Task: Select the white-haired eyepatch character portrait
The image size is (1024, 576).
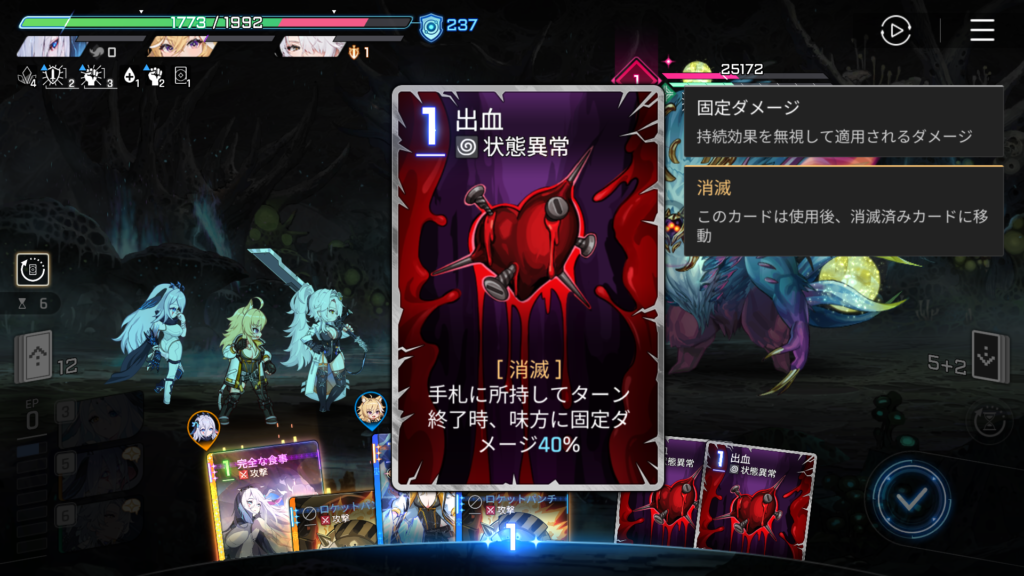Action: [x=308, y=46]
